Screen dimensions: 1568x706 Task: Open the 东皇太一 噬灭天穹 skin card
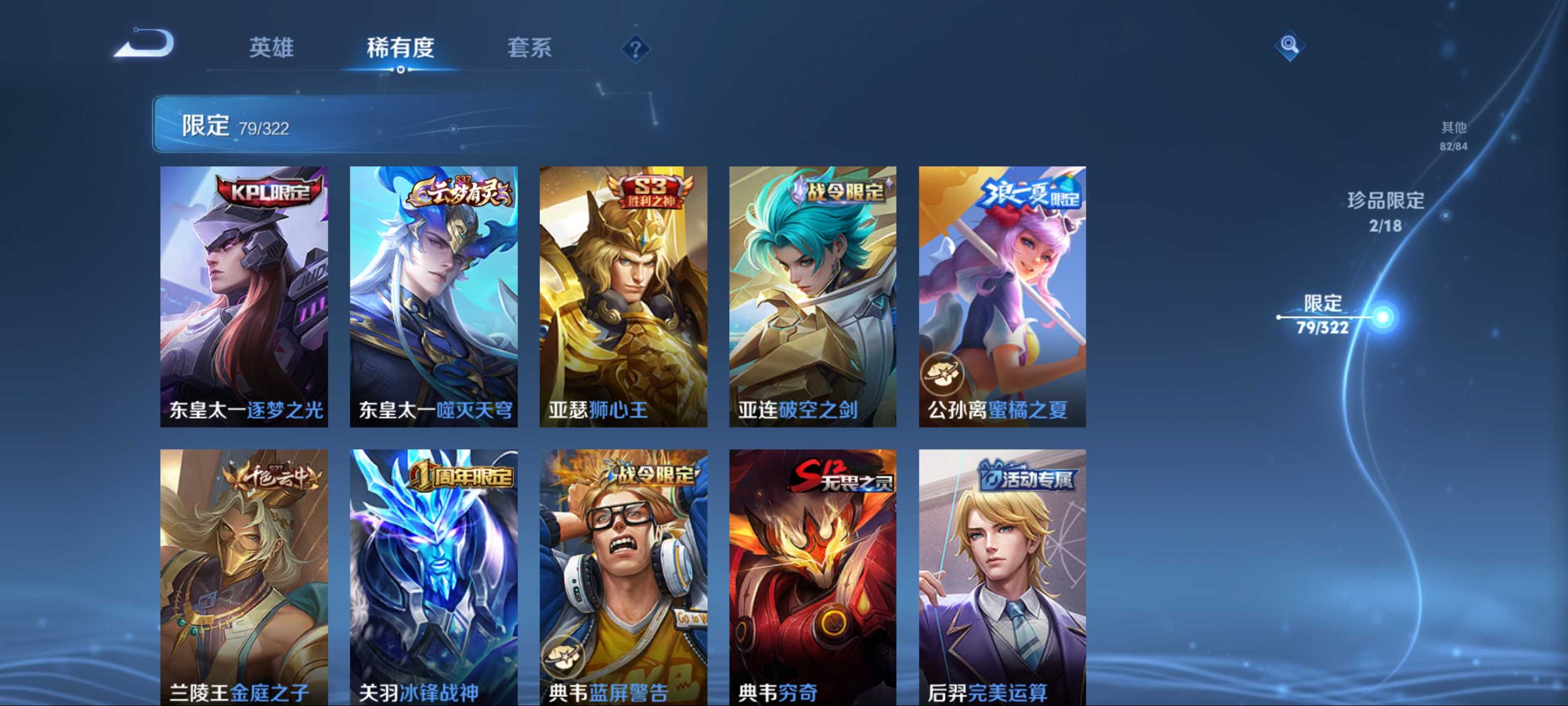click(433, 296)
